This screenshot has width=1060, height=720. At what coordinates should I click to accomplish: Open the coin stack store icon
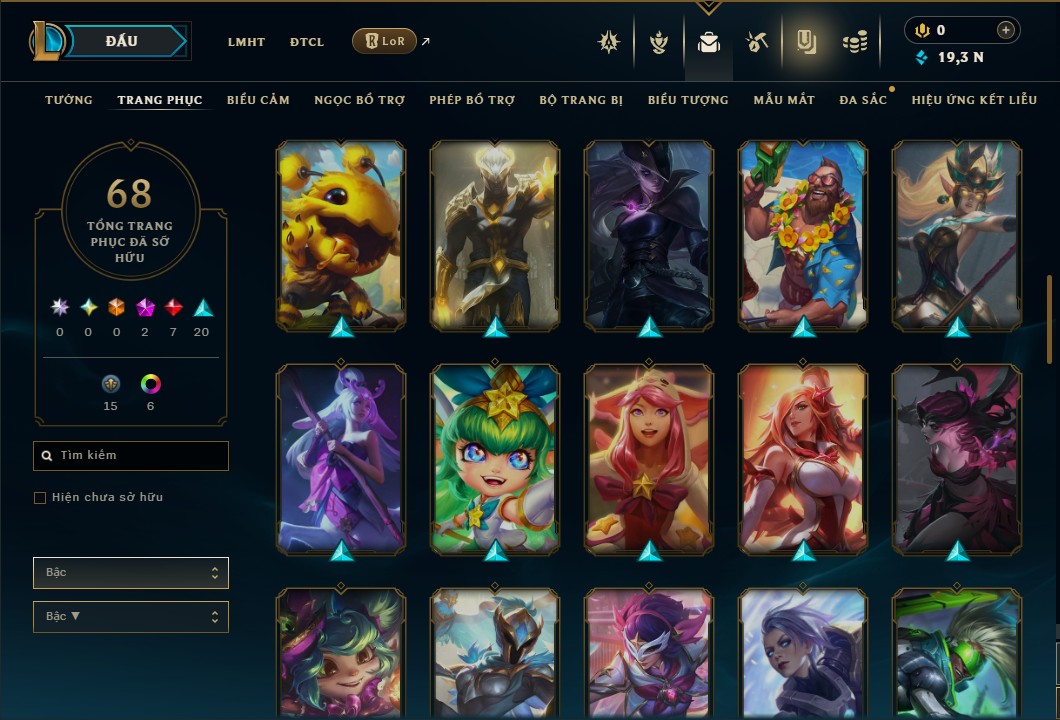coord(853,42)
